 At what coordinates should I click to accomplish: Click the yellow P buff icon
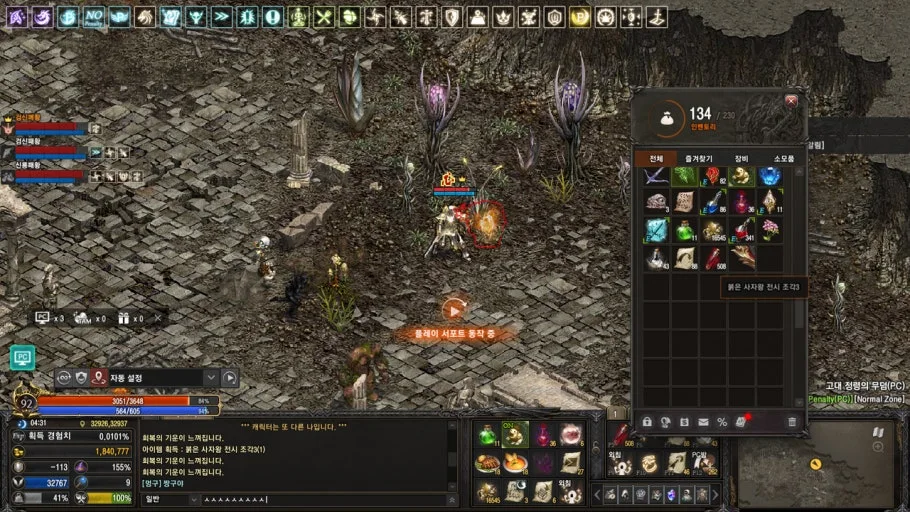[x=580, y=17]
